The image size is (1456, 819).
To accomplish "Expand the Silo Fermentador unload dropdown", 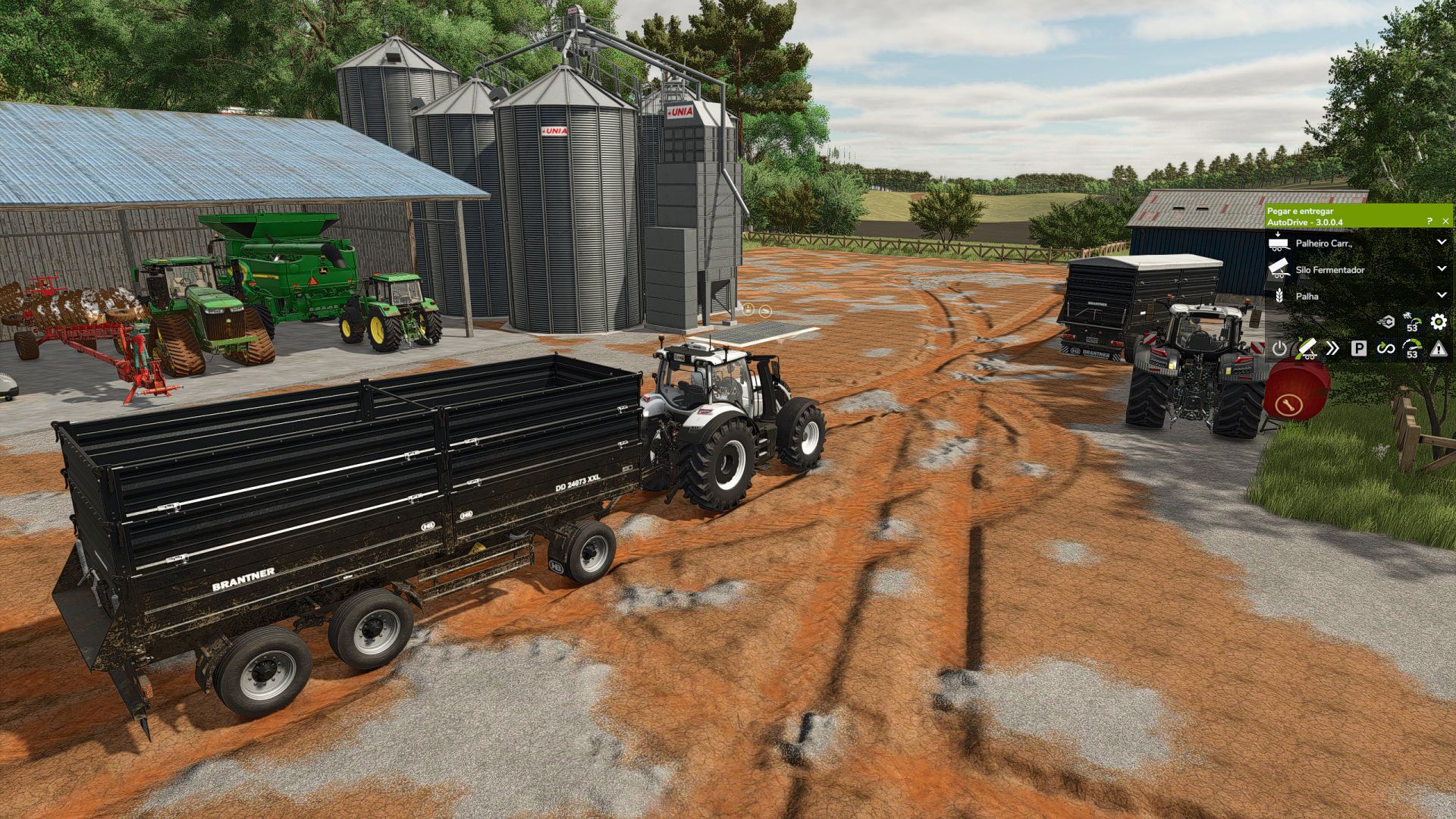I will tap(1442, 269).
